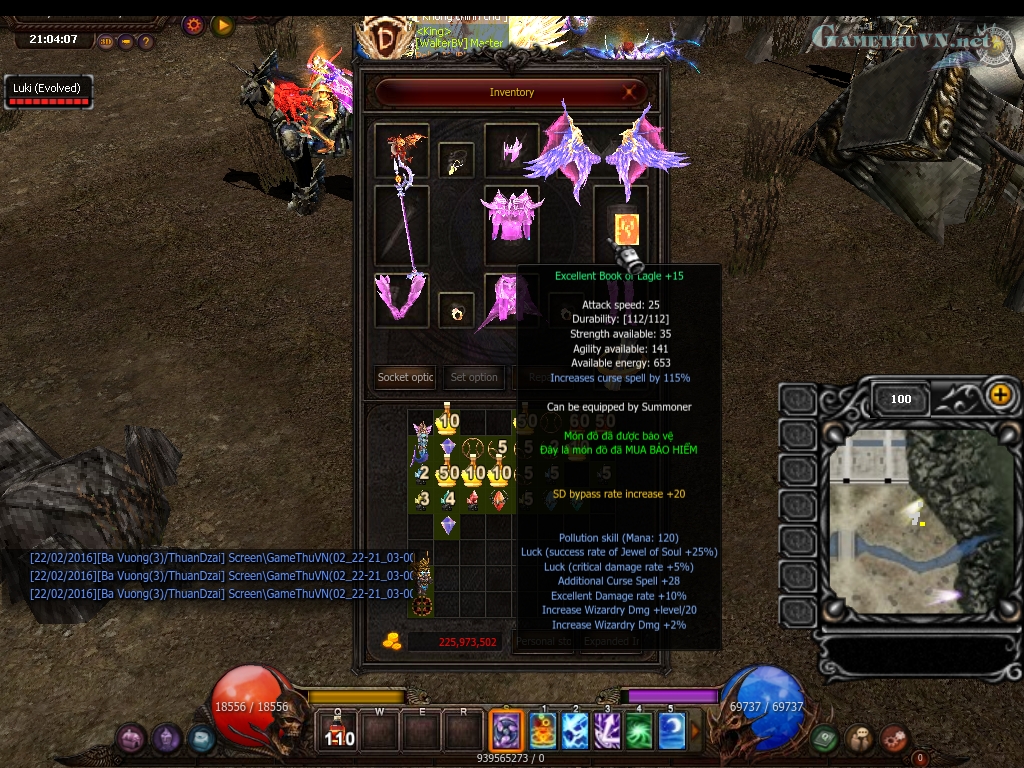Select the Luki (Evolved) pet frame
Viewport: 1024px width, 768px height.
(47, 92)
